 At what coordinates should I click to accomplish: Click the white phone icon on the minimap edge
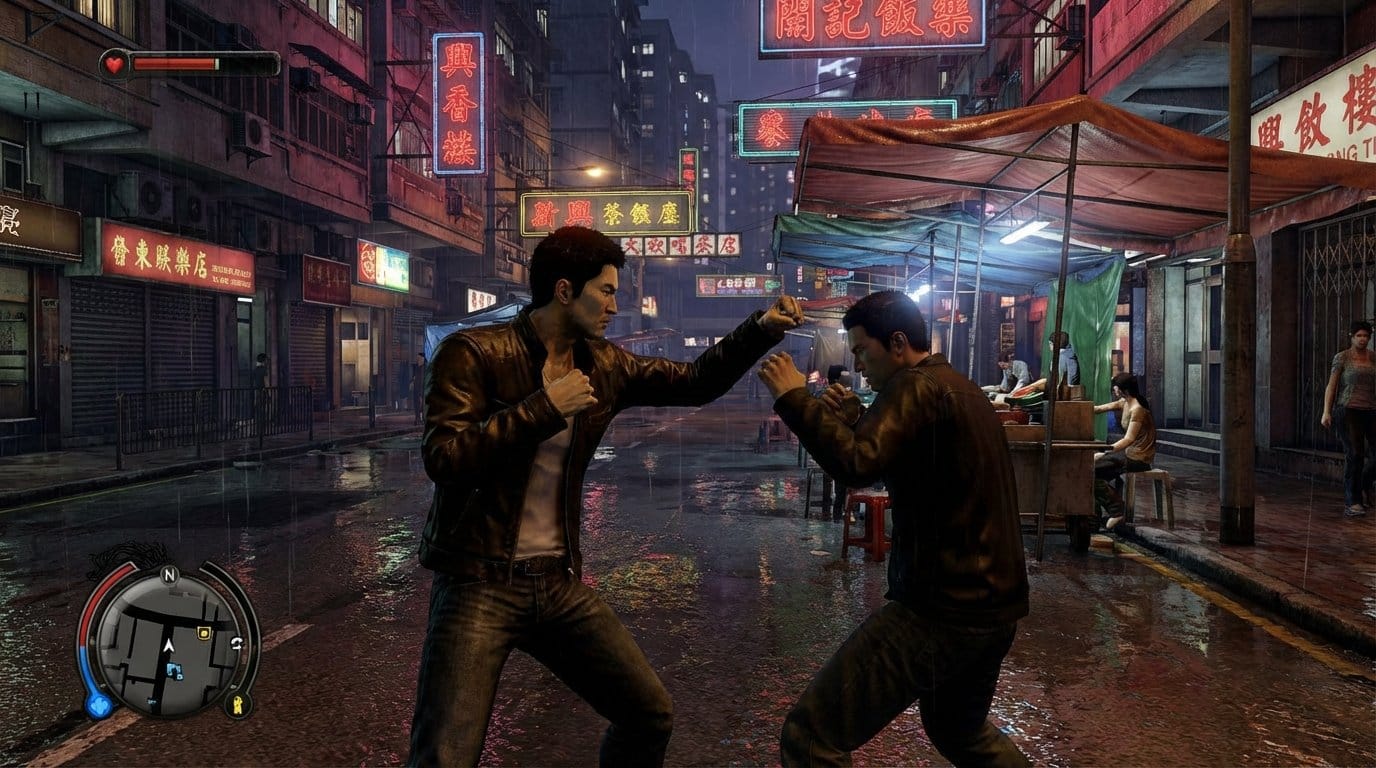coord(239,642)
